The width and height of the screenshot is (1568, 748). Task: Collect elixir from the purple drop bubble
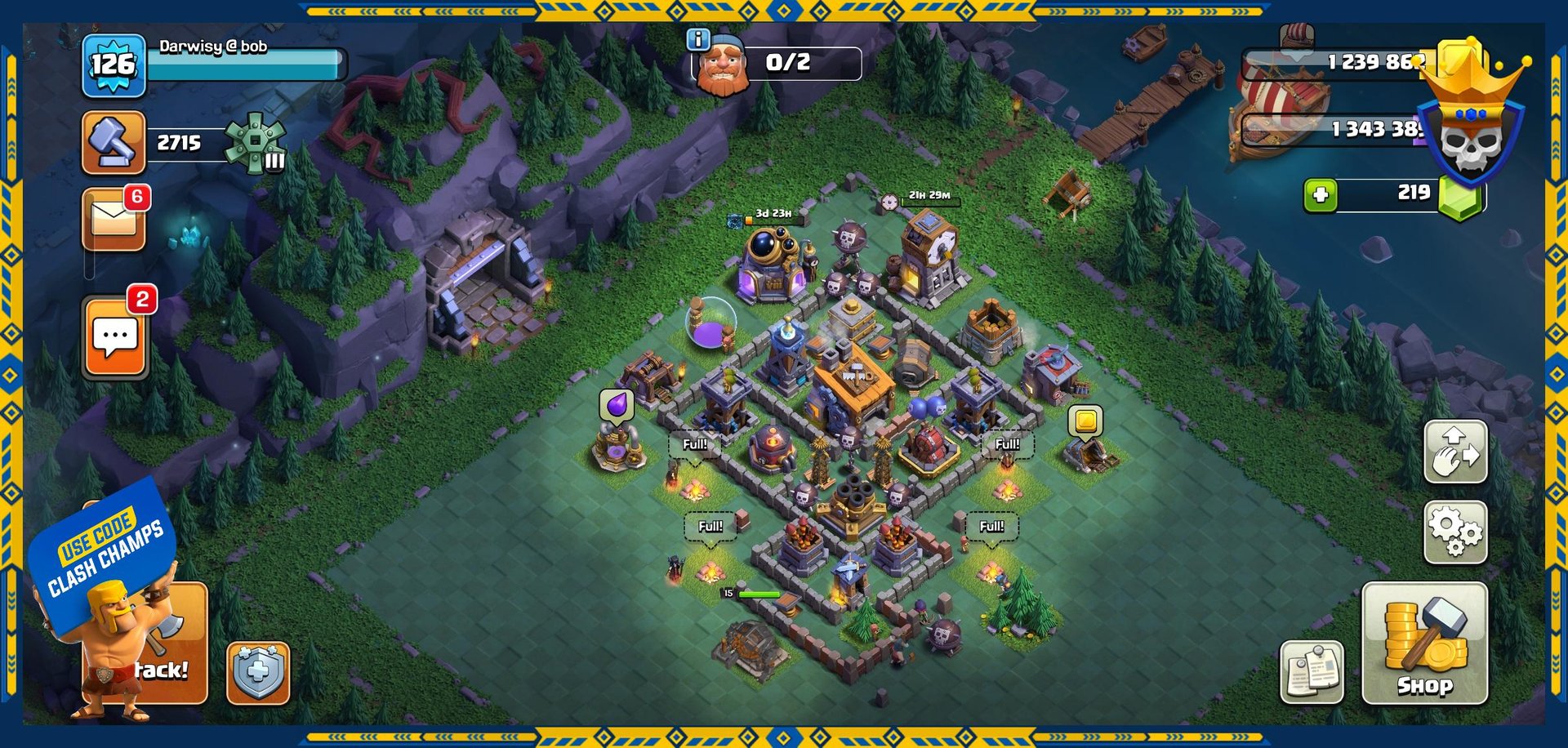[617, 405]
